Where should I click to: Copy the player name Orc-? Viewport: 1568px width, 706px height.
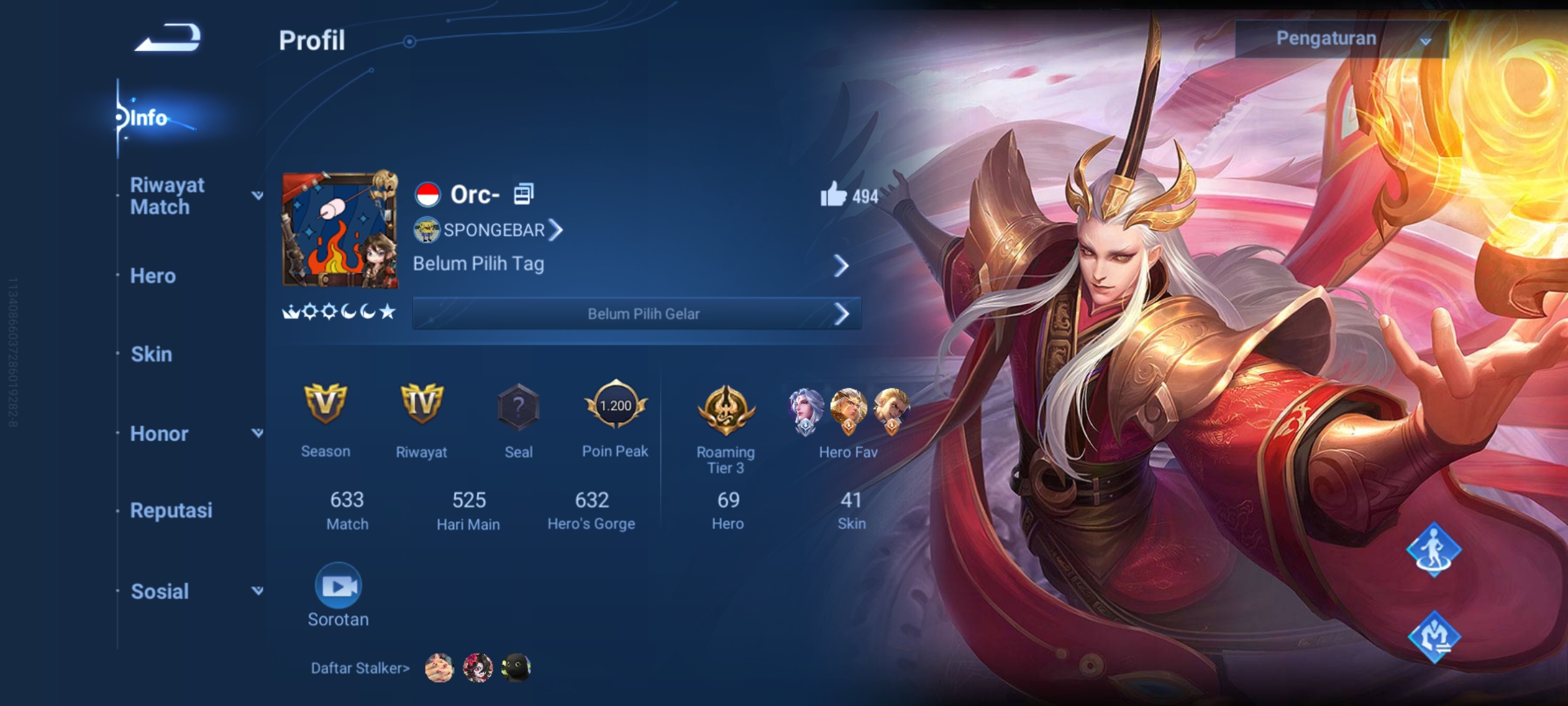[523, 194]
